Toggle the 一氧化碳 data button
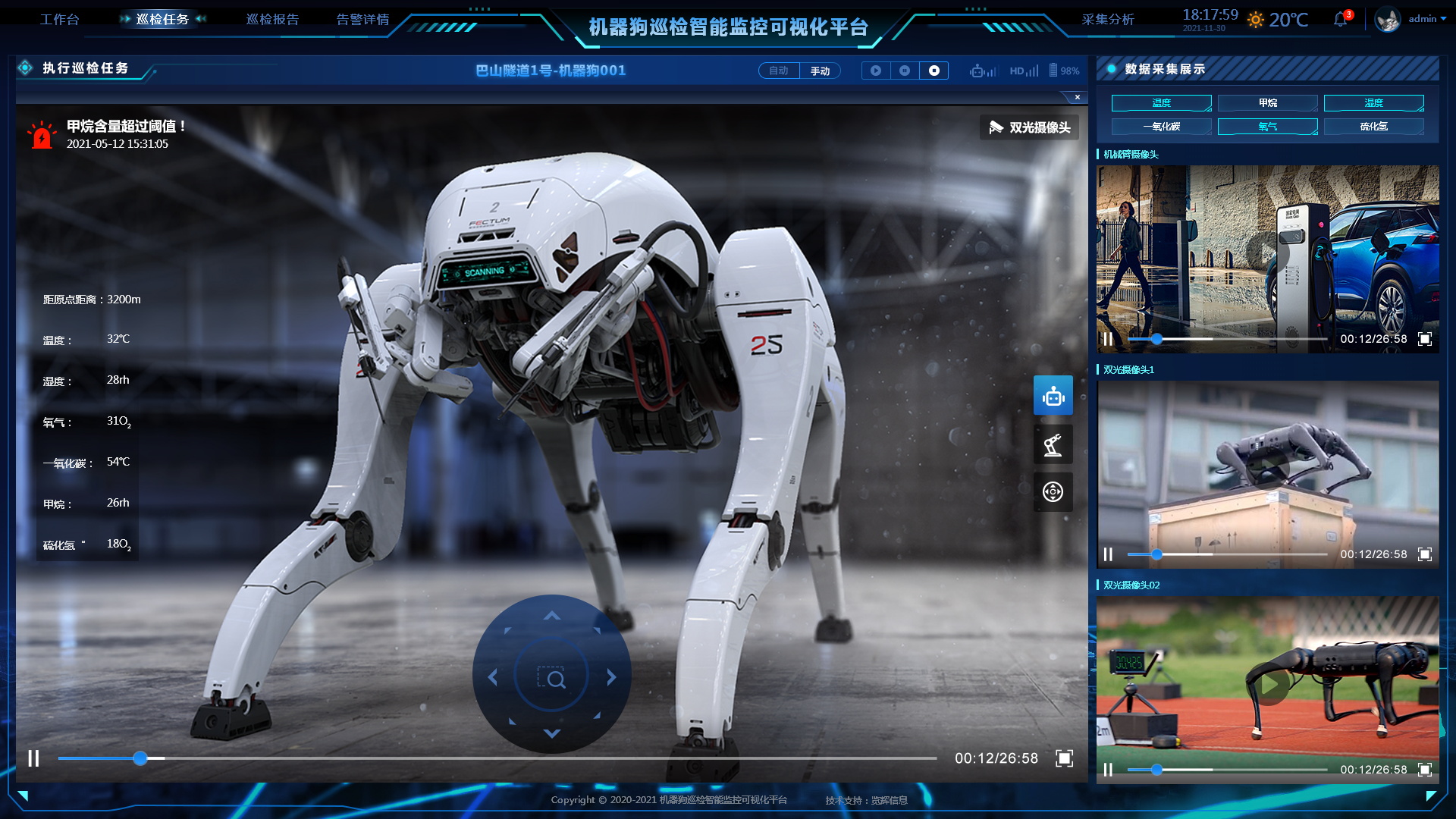The width and height of the screenshot is (1456, 819). click(x=1161, y=127)
